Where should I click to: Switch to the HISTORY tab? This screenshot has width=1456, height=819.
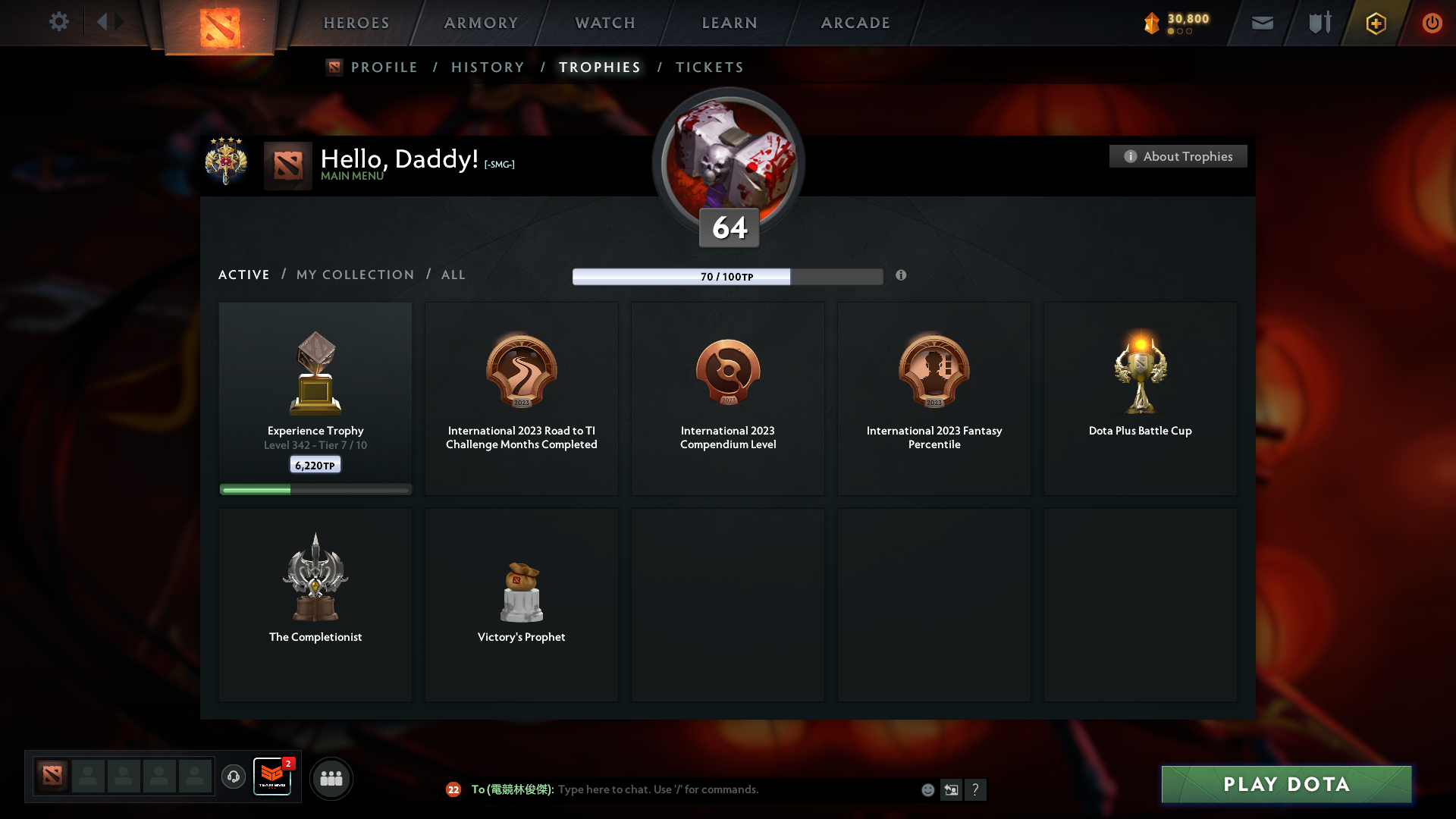(488, 67)
